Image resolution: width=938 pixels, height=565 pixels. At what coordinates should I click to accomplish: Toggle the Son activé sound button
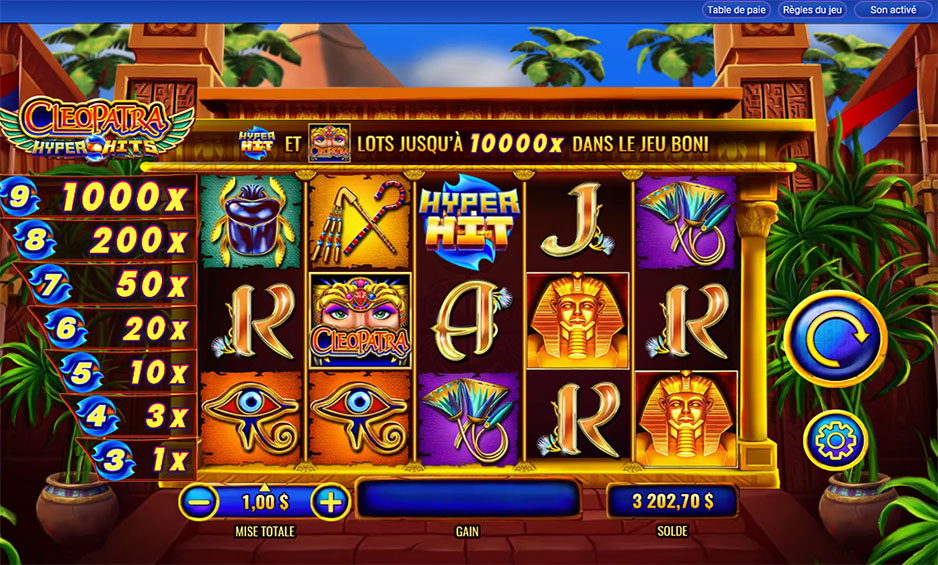pyautogui.click(x=892, y=10)
